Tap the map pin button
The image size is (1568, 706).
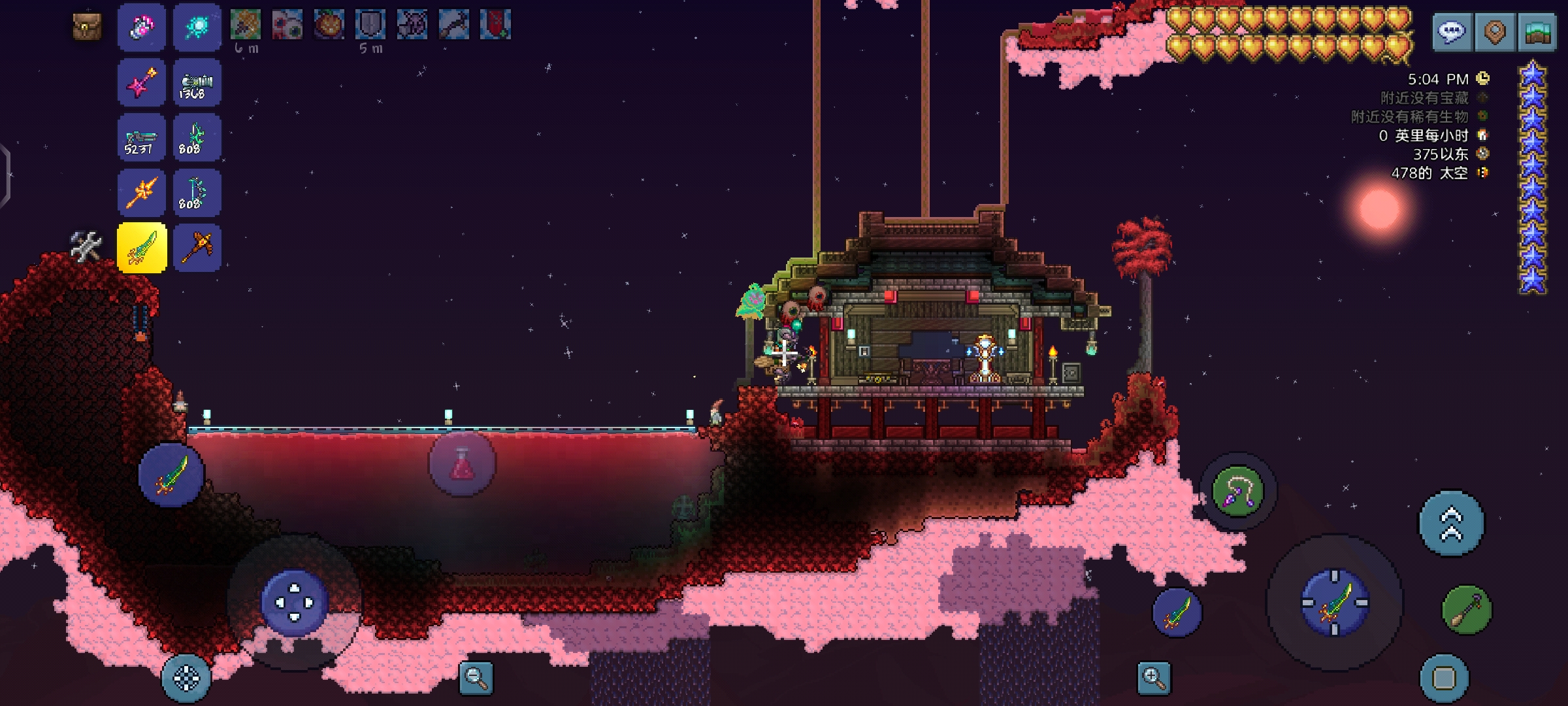(1495, 31)
